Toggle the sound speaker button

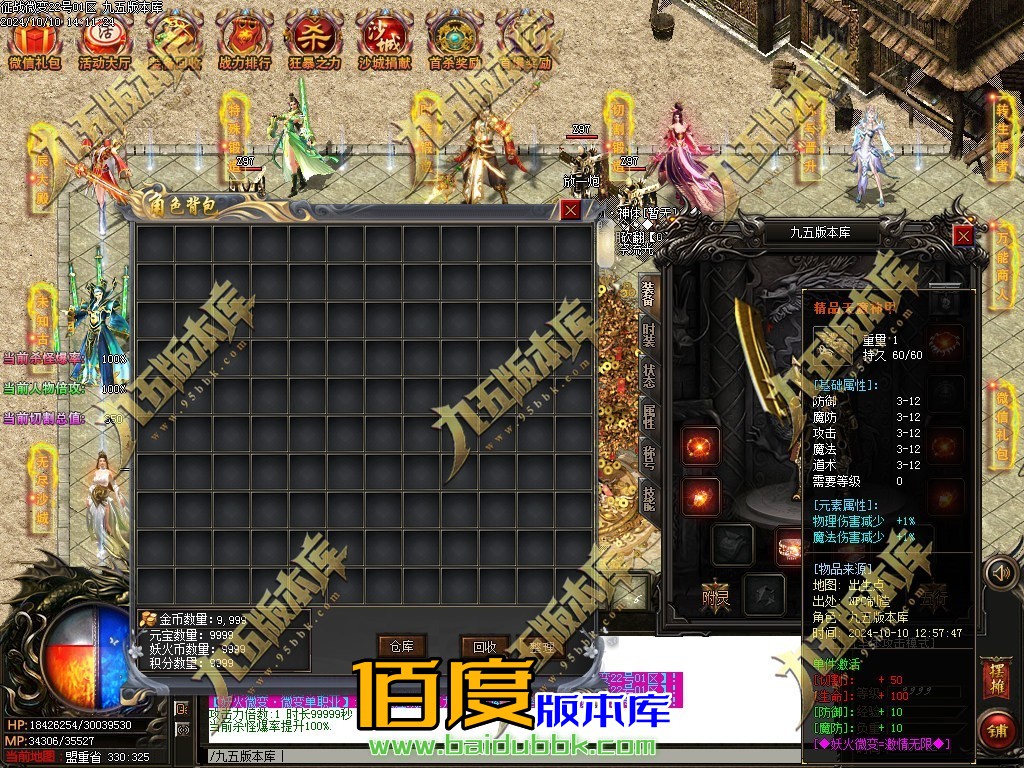pyautogui.click(x=997, y=573)
